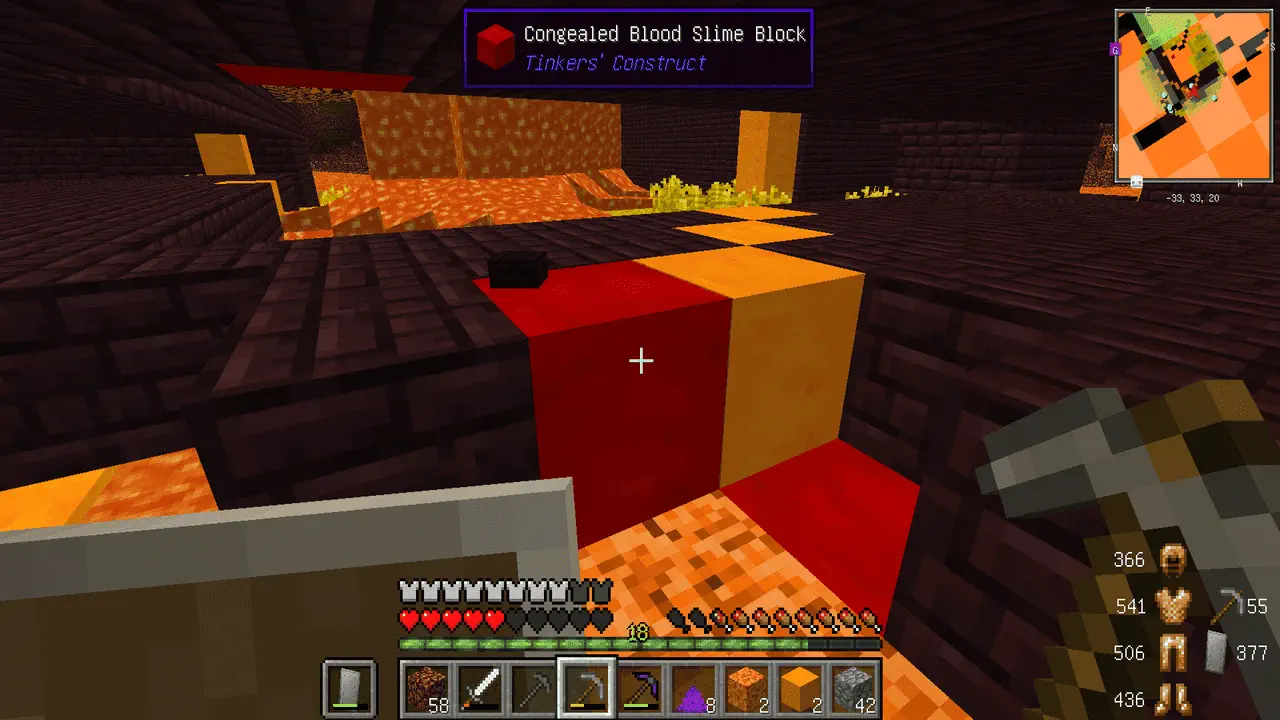Choose the dark gray pickaxe hotbar slot
Image resolution: width=1280 pixels, height=720 pixels.
(532, 688)
